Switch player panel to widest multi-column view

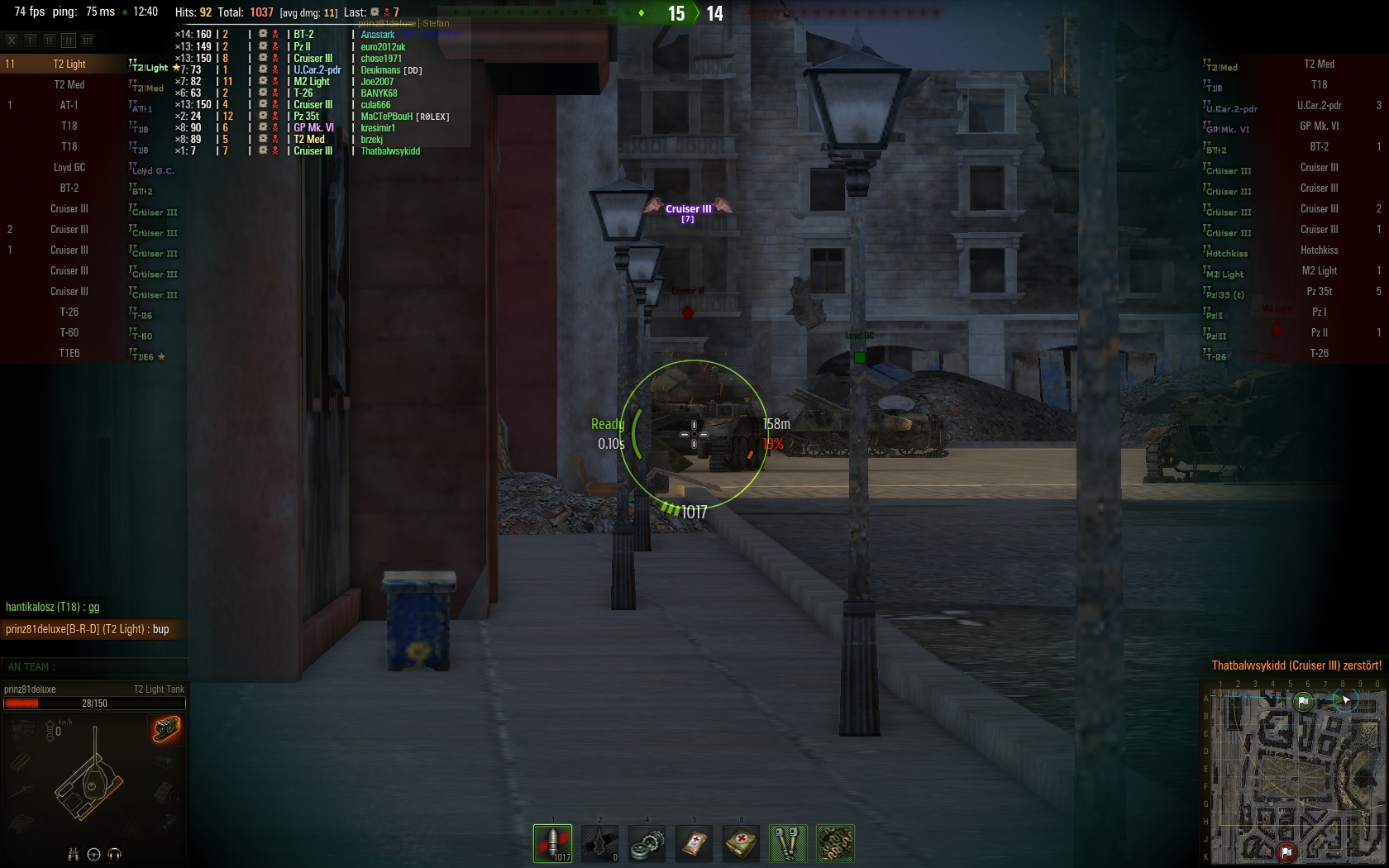click(x=88, y=40)
